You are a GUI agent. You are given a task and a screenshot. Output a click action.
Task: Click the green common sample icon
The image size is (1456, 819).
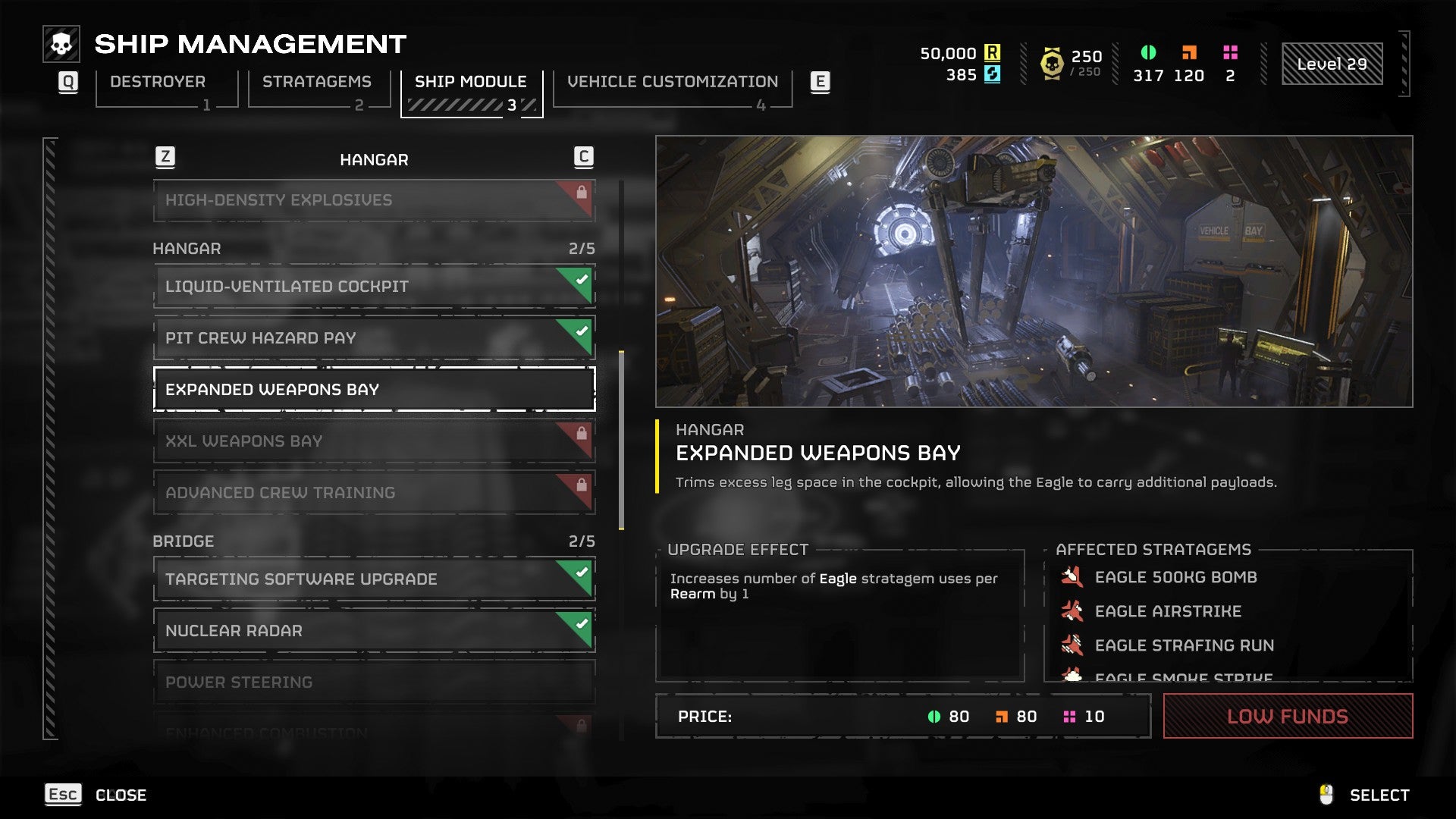point(1147,53)
